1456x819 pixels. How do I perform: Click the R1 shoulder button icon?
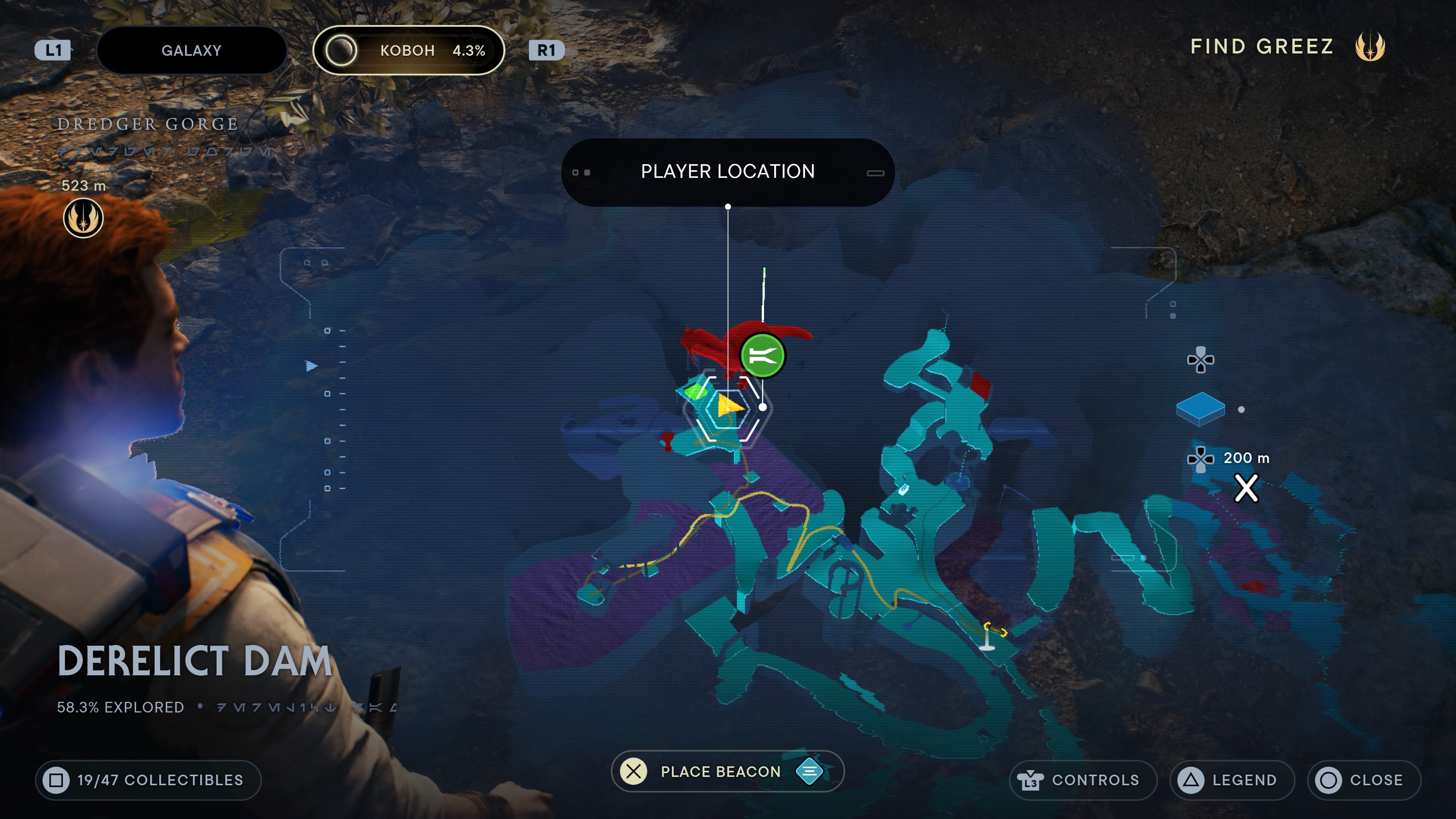546,50
